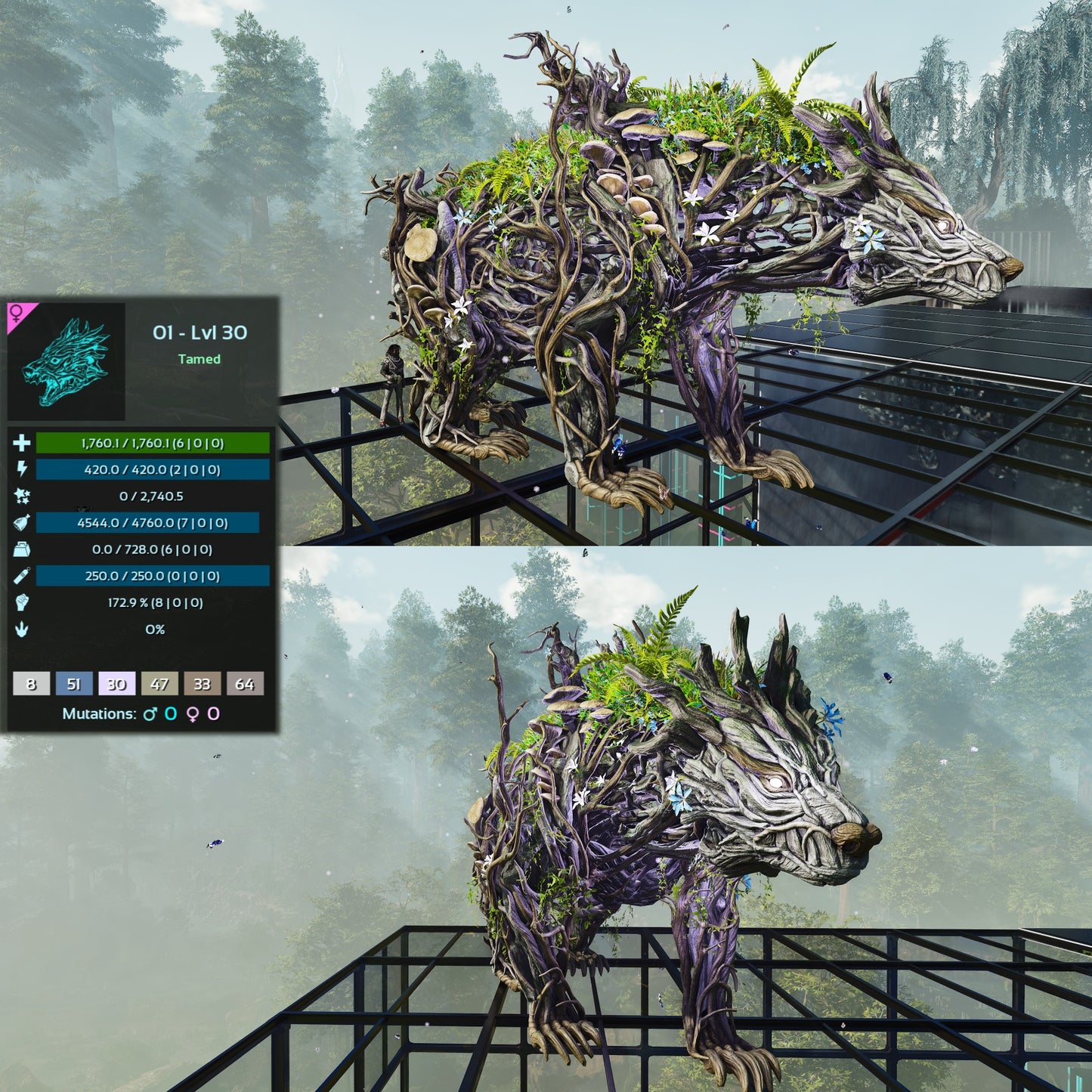The width and height of the screenshot is (1092, 1092).
Task: Select the brown color swatch 33
Action: [x=202, y=684]
